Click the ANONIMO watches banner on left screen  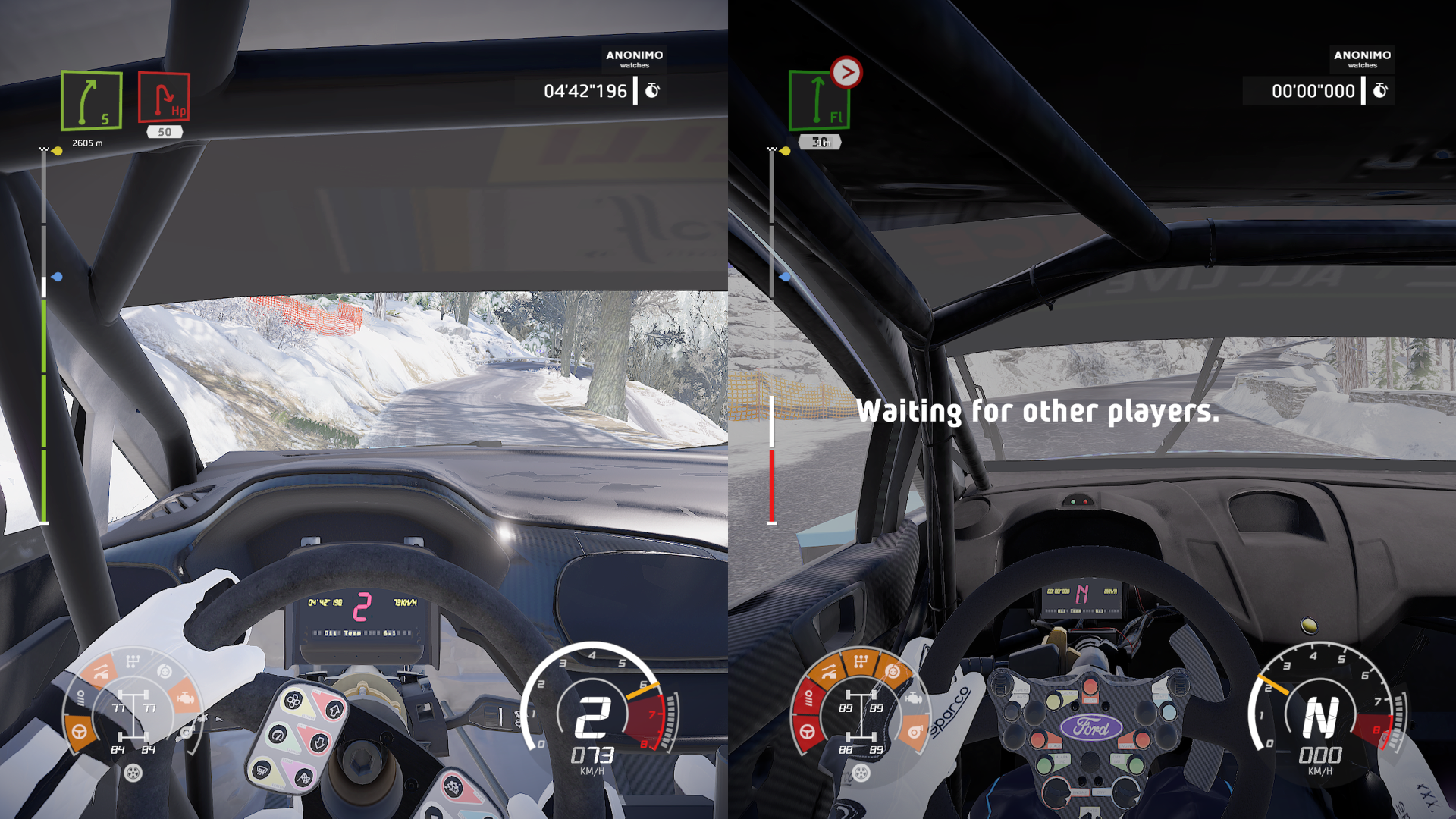coord(635,60)
